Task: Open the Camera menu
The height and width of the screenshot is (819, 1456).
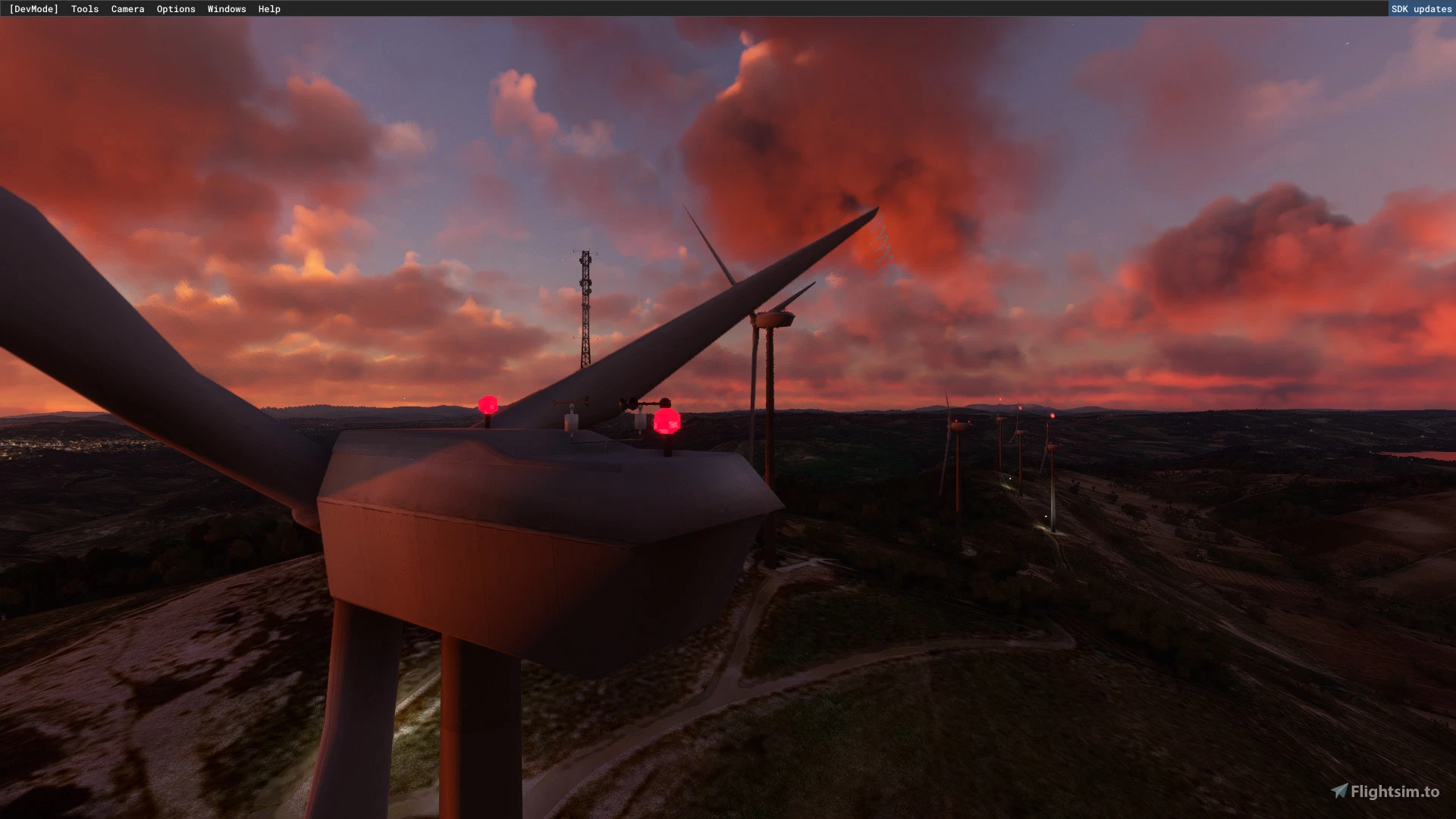Action: click(x=127, y=8)
